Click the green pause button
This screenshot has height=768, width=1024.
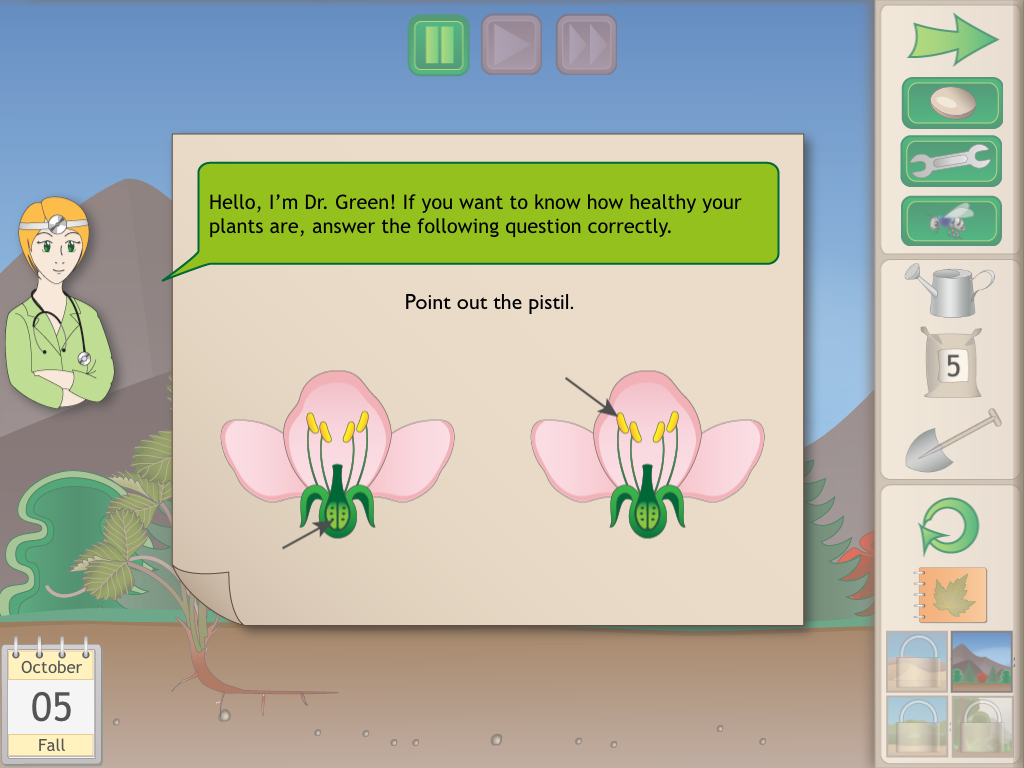pos(438,45)
